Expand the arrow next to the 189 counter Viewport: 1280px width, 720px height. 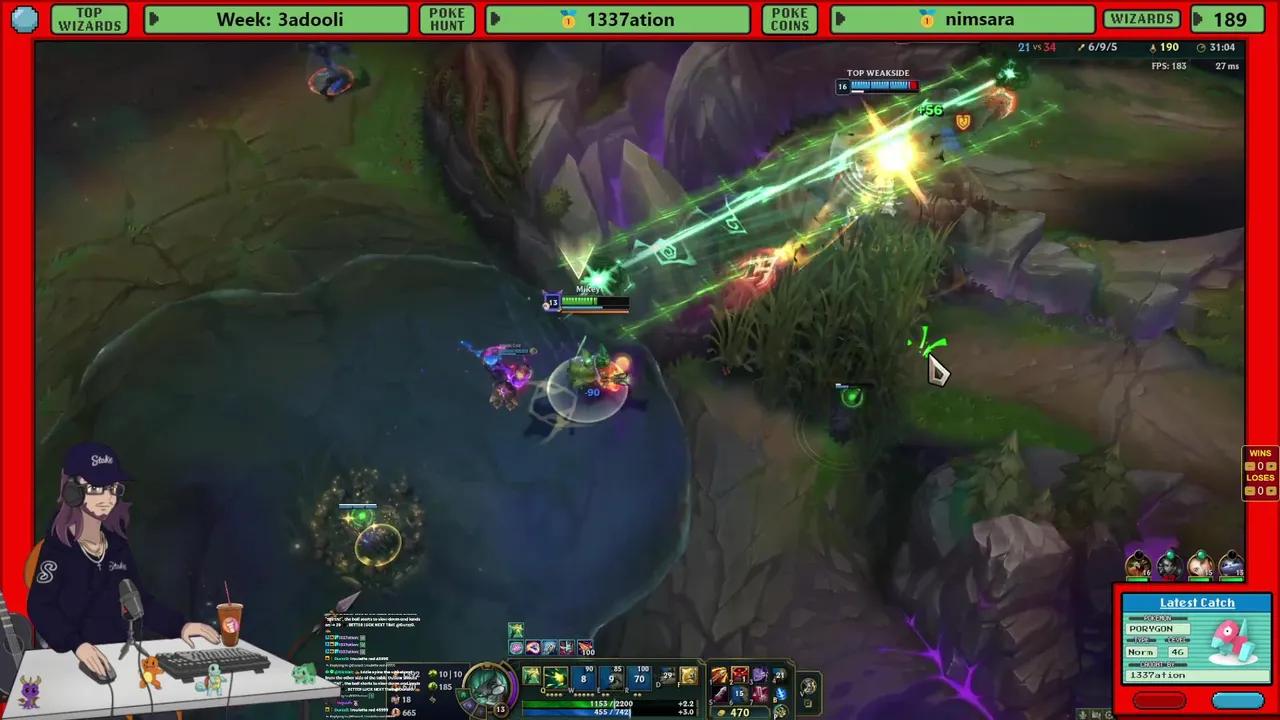(1200, 19)
